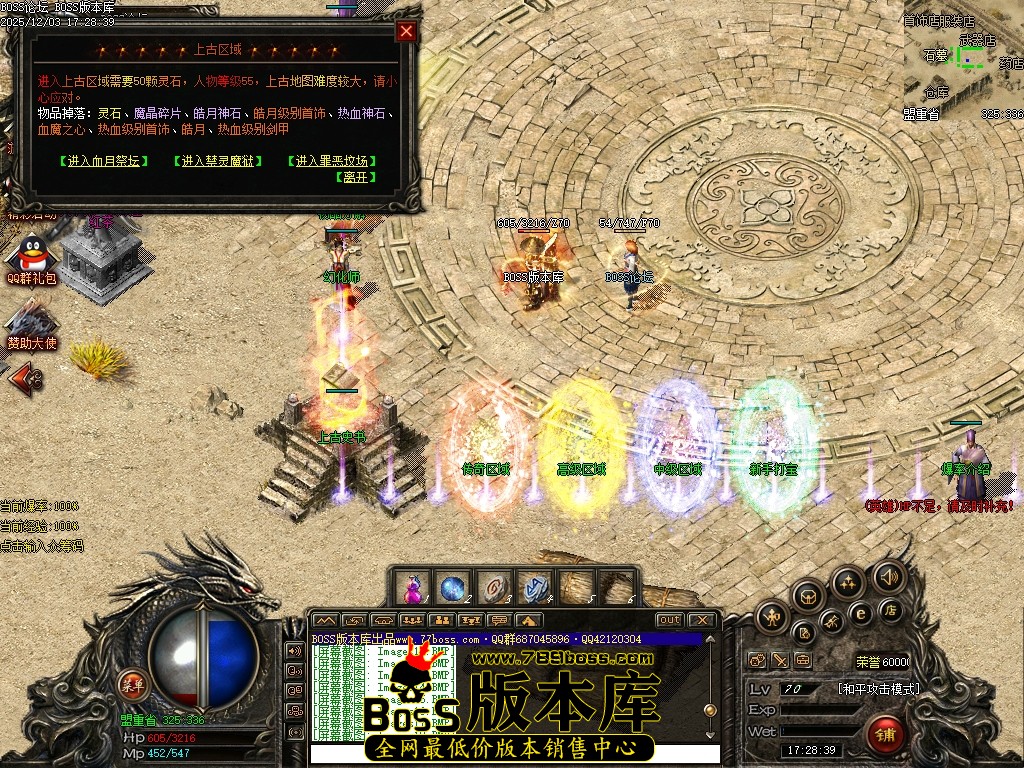Select the 进入禁灵魔狱 option
This screenshot has height=768, width=1024.
218,161
